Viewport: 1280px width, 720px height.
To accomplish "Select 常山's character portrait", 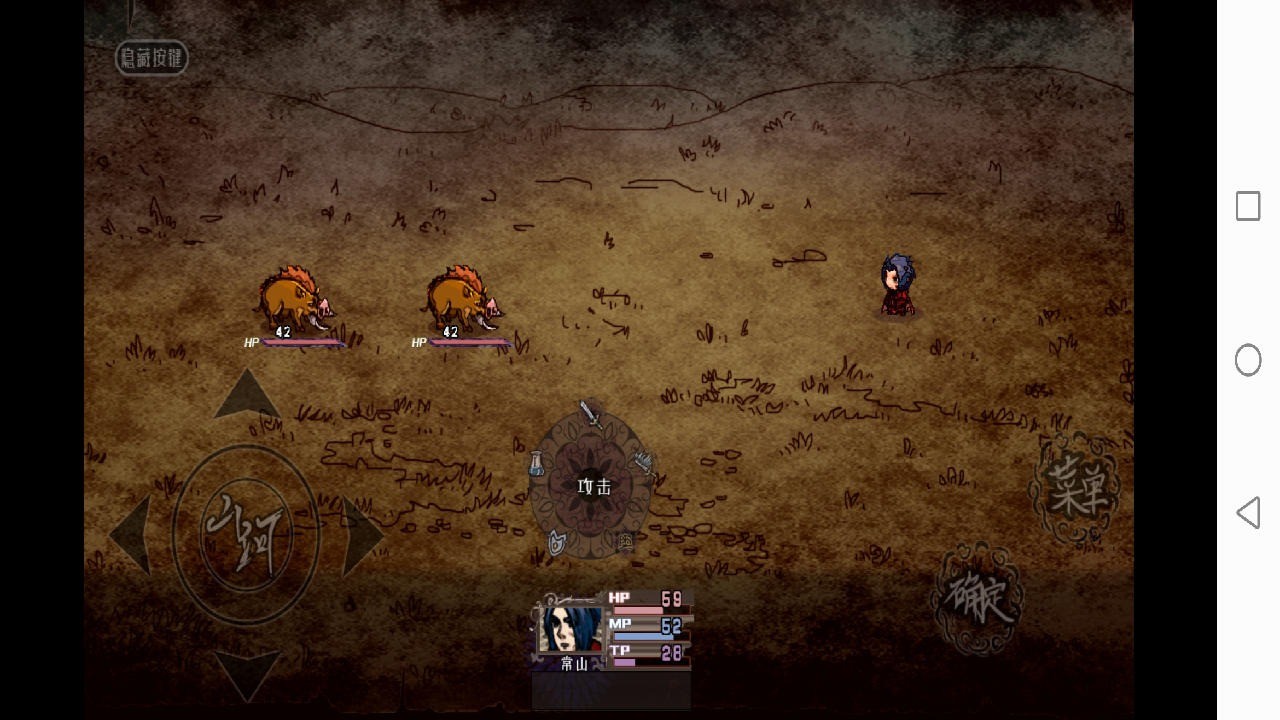I will 571,630.
